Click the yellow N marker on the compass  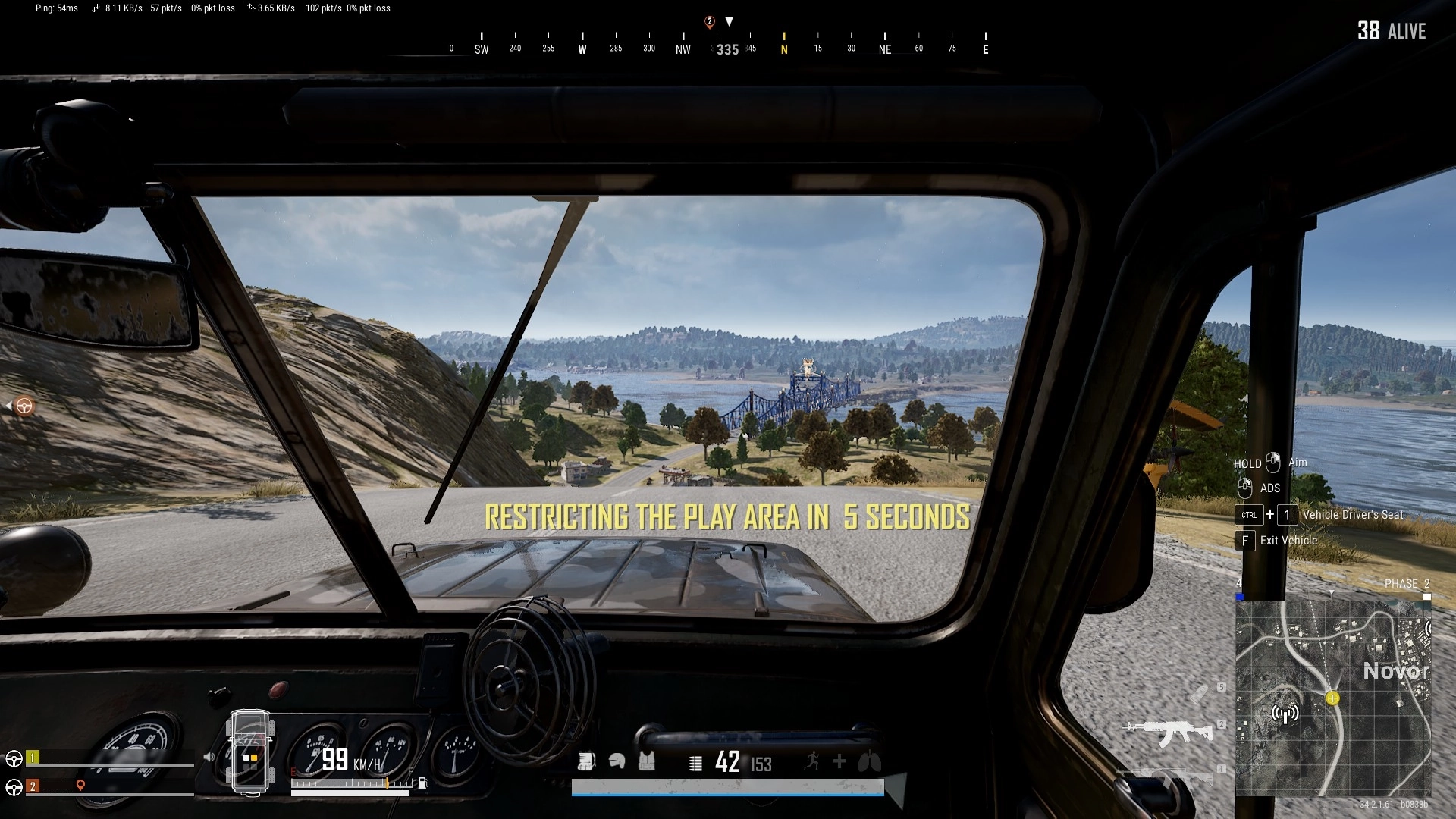coord(783,47)
